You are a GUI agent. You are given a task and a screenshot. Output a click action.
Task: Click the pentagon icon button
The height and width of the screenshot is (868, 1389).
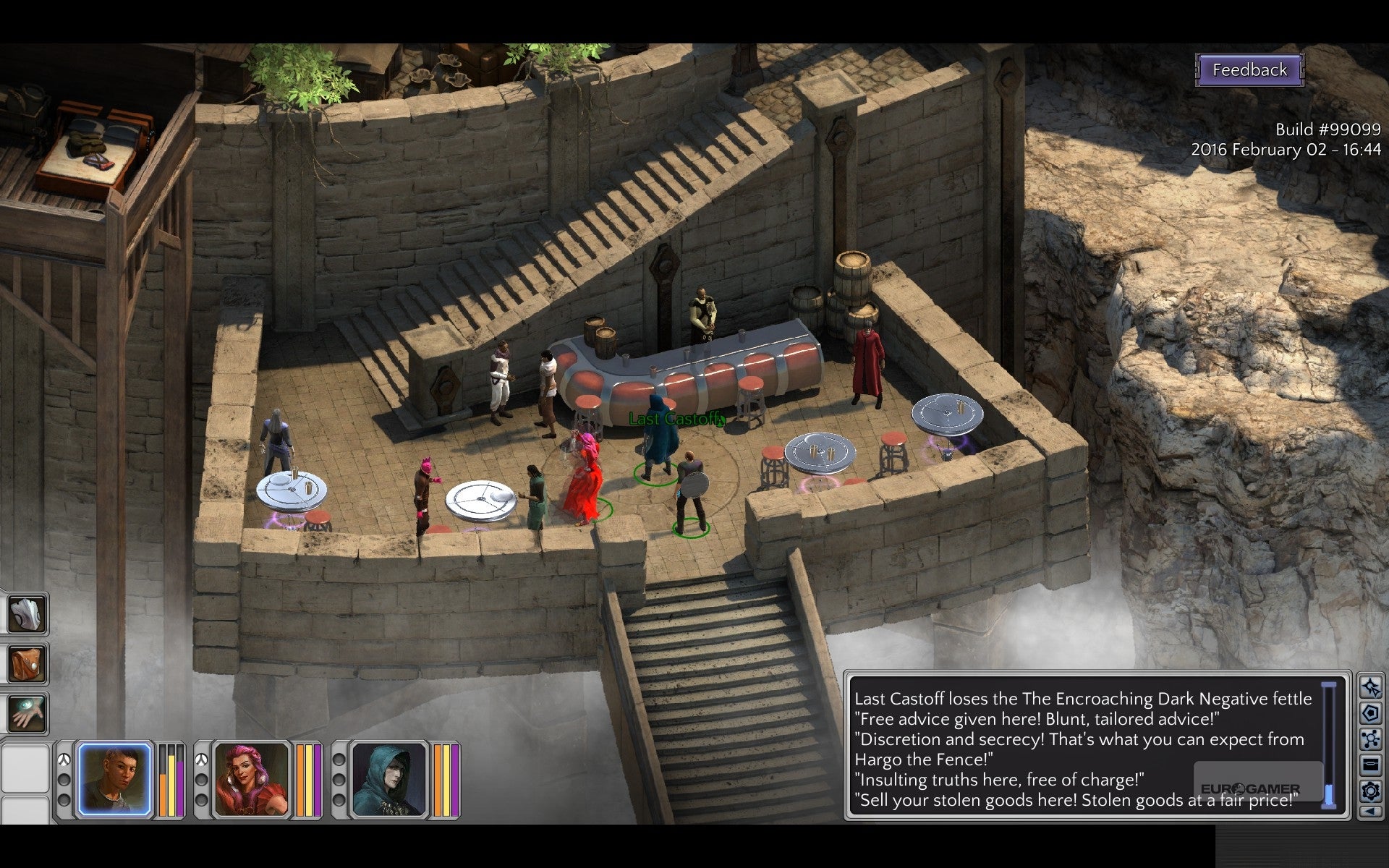click(x=1370, y=713)
